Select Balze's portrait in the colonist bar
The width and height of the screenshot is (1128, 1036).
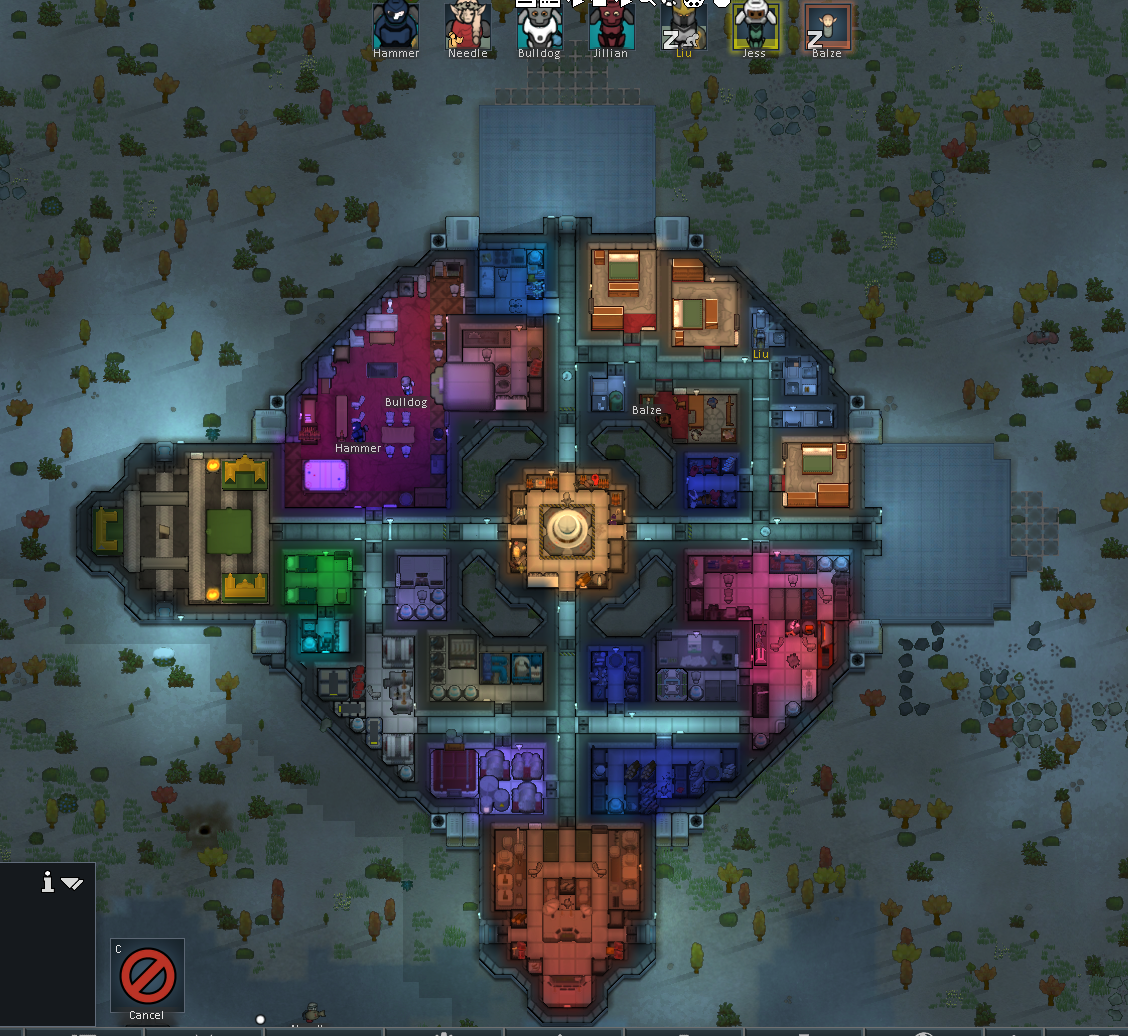pos(827,25)
